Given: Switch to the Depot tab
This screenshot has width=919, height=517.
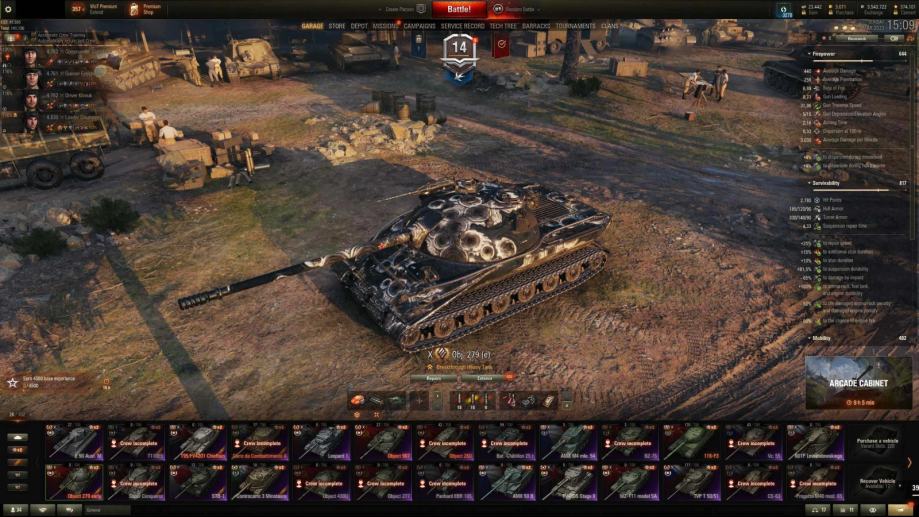Looking at the screenshot, I should click(359, 26).
